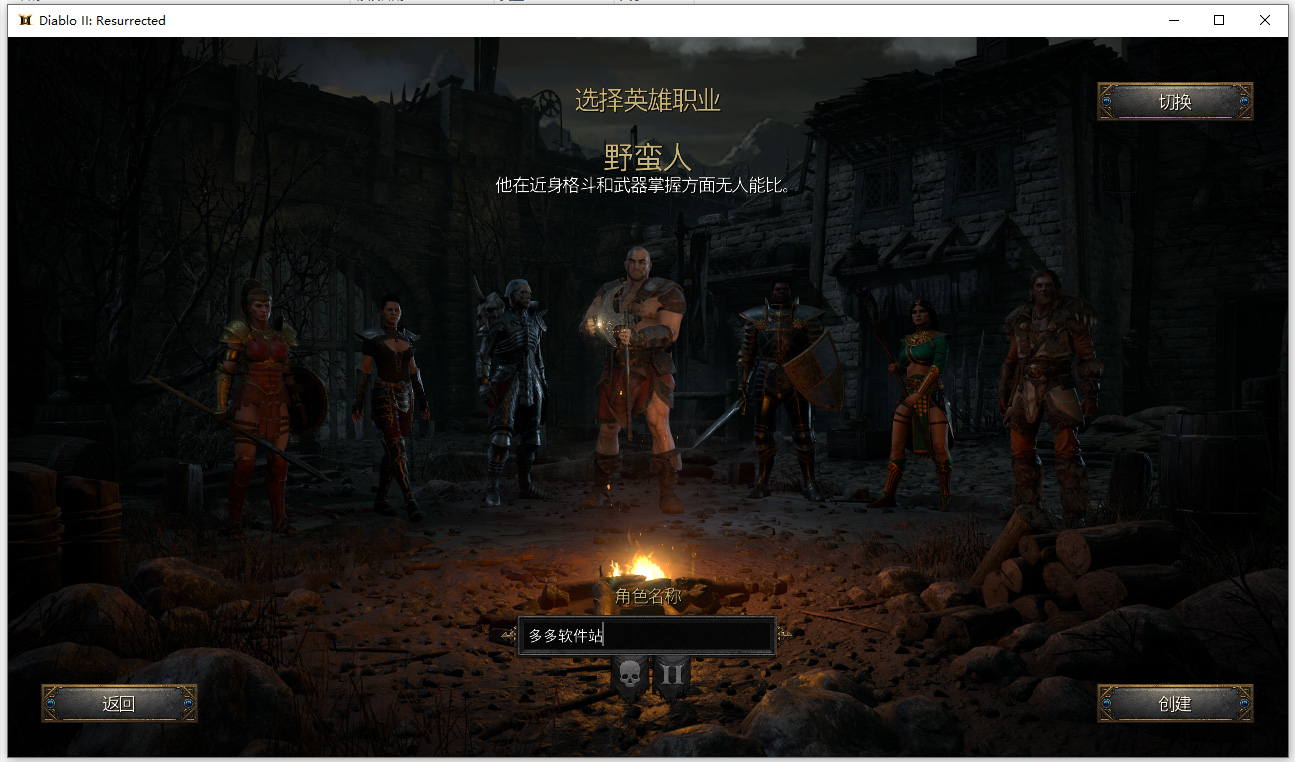
Task: Click the 选择英雄职业 heading
Action: [647, 100]
